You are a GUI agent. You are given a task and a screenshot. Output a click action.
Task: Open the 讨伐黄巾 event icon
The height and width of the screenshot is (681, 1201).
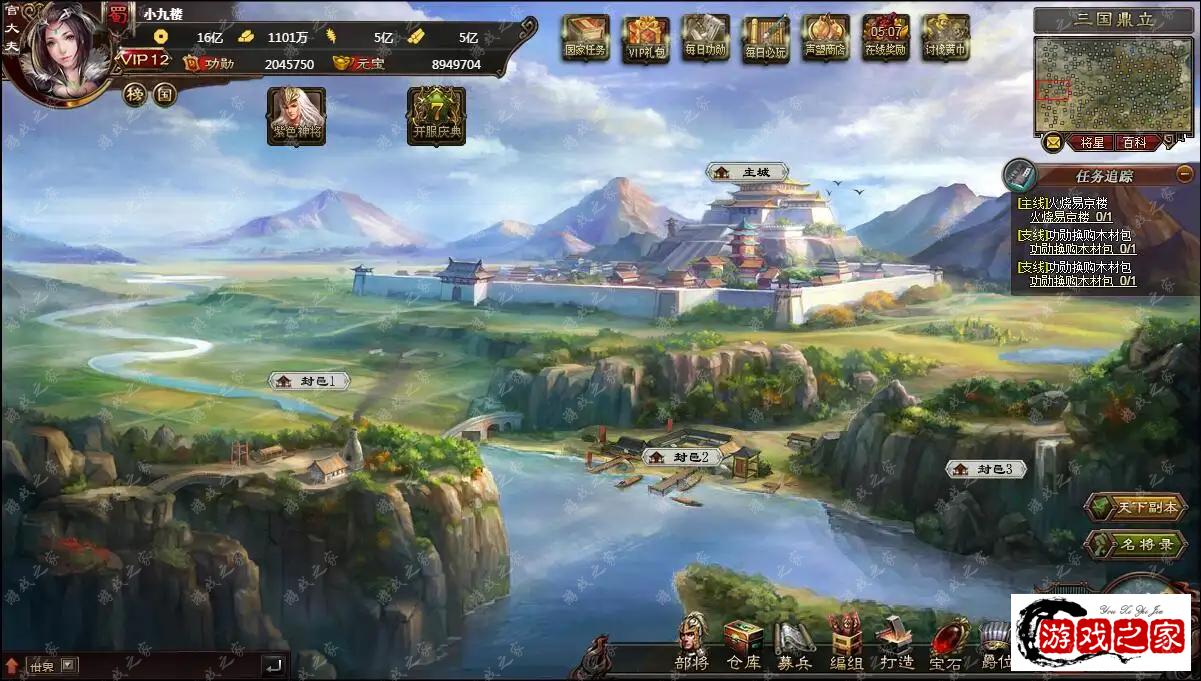[945, 38]
